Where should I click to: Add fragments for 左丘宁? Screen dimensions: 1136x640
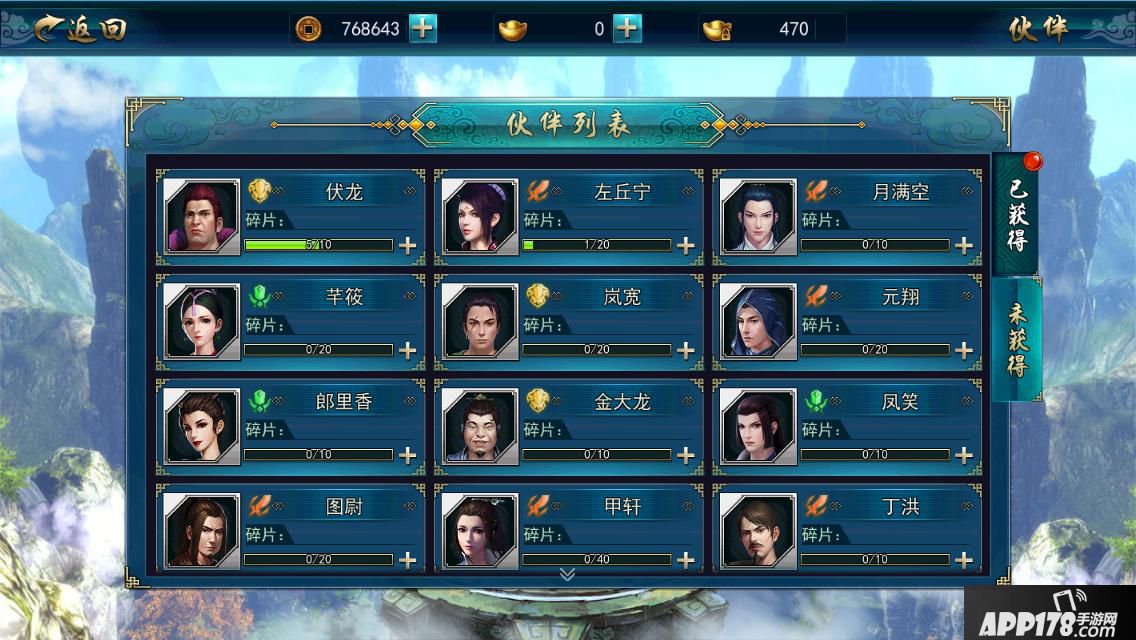[x=686, y=245]
